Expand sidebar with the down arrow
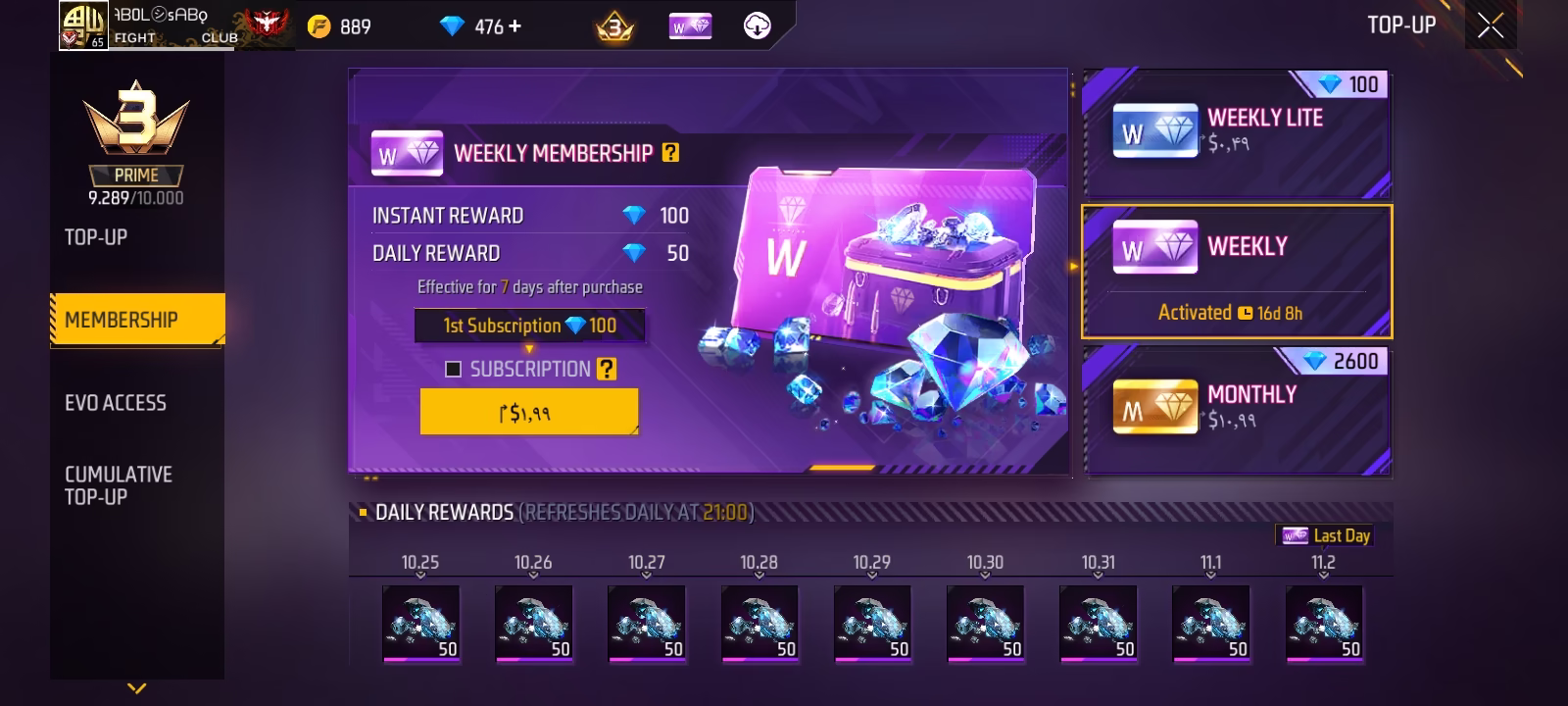Viewport: 1568px width, 706px height. click(137, 688)
